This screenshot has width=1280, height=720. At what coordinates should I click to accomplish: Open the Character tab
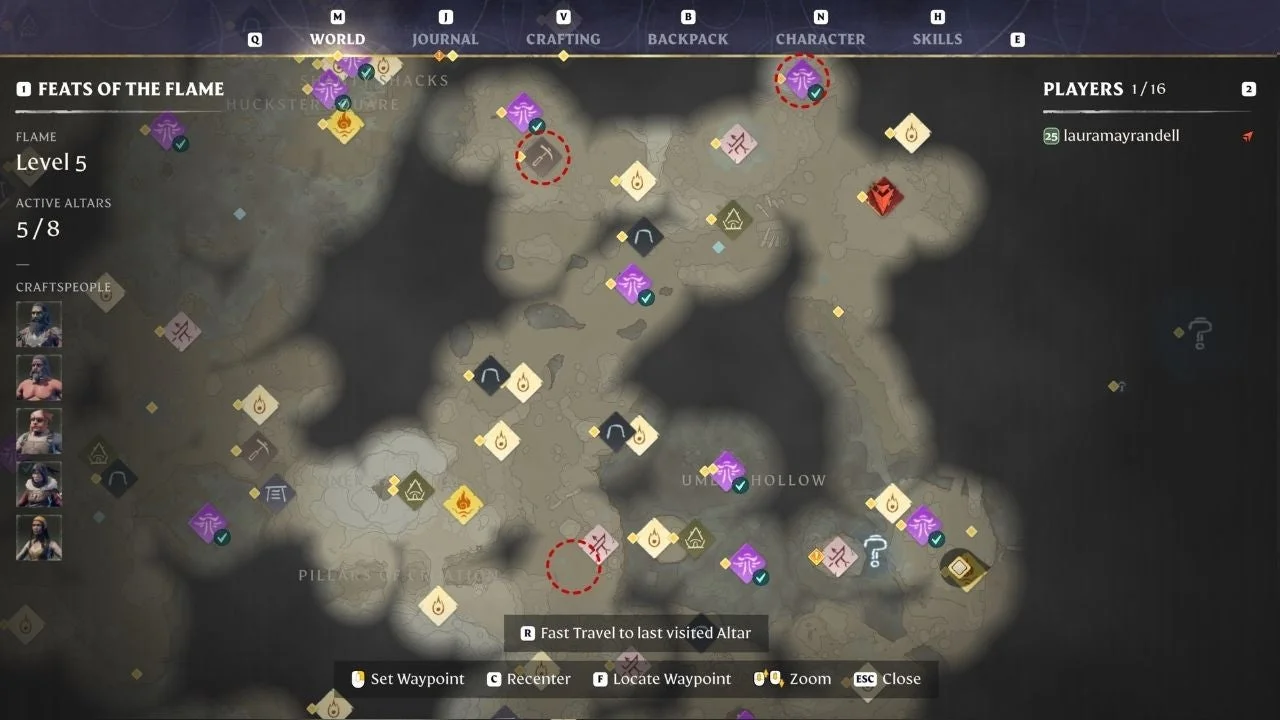coord(820,39)
